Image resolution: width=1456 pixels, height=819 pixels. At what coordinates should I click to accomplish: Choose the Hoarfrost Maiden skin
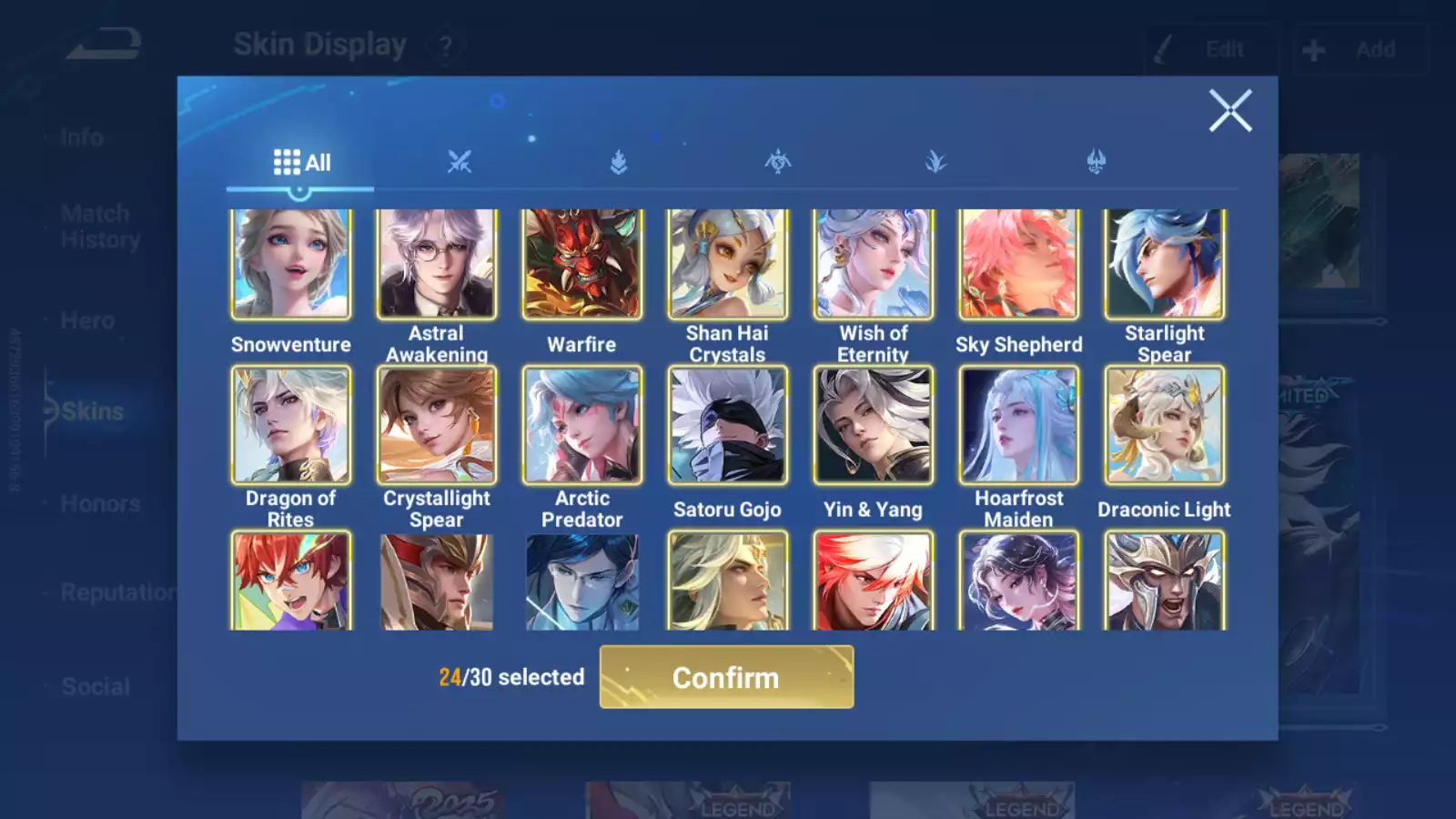pos(1018,425)
